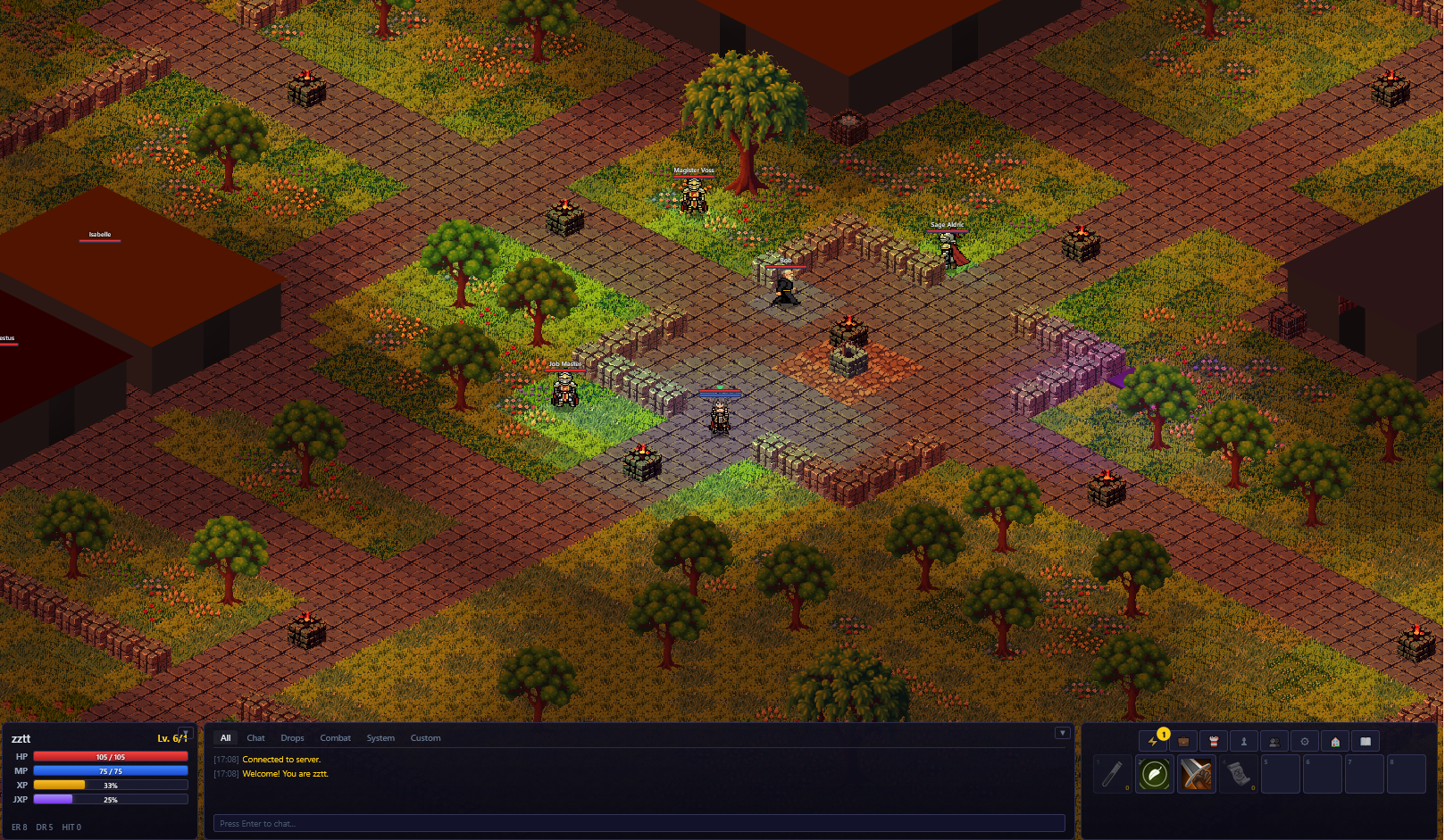Open the social players icon
1445x840 pixels.
click(x=1273, y=741)
